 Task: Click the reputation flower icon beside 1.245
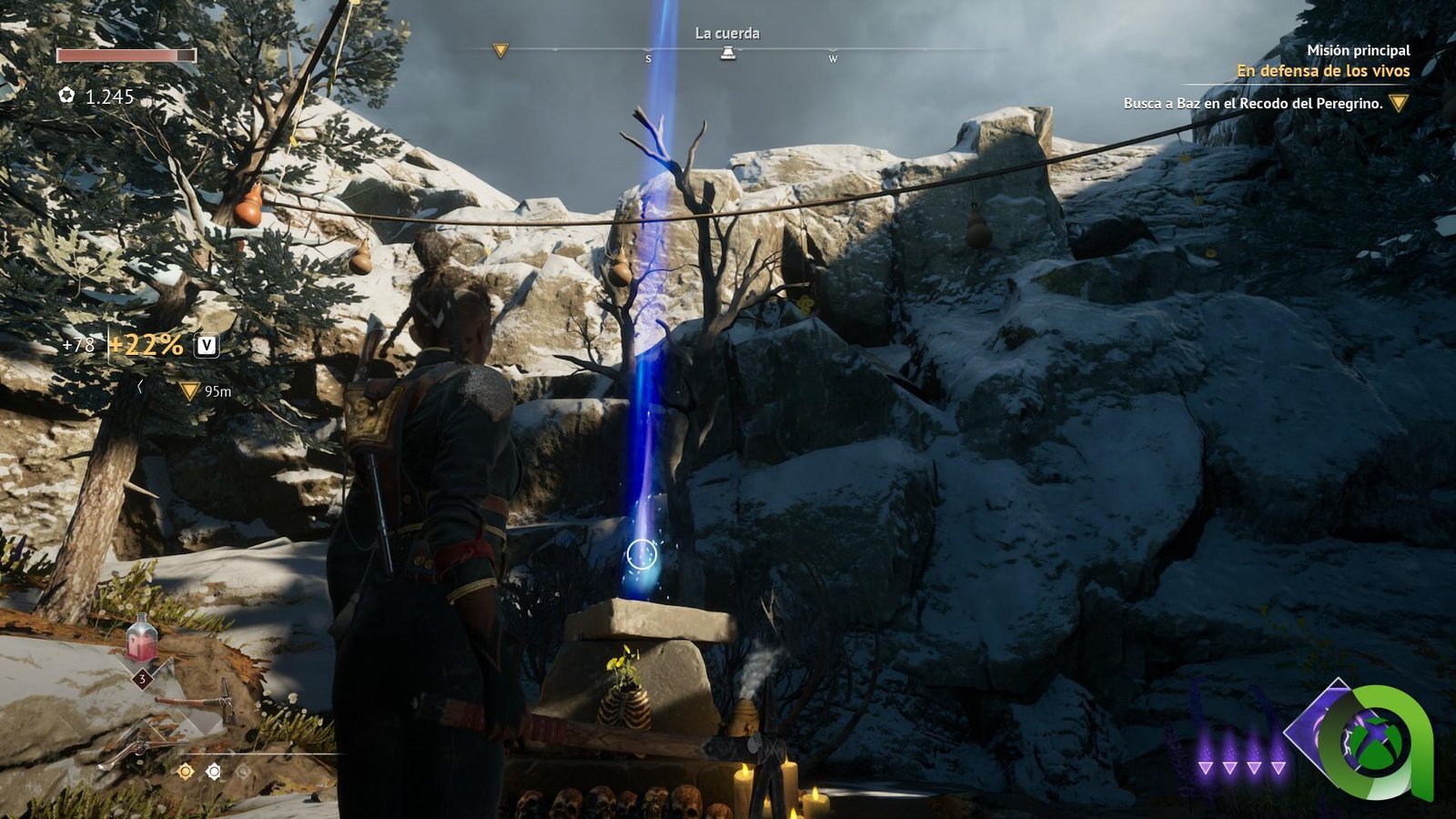66,96
